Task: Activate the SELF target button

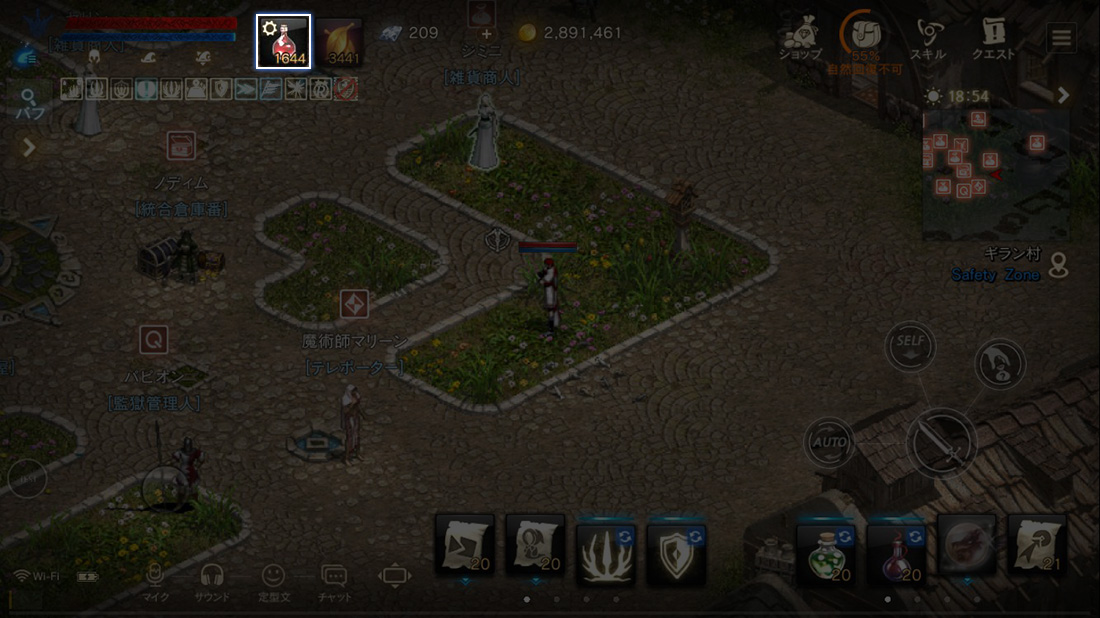Action: [x=910, y=345]
